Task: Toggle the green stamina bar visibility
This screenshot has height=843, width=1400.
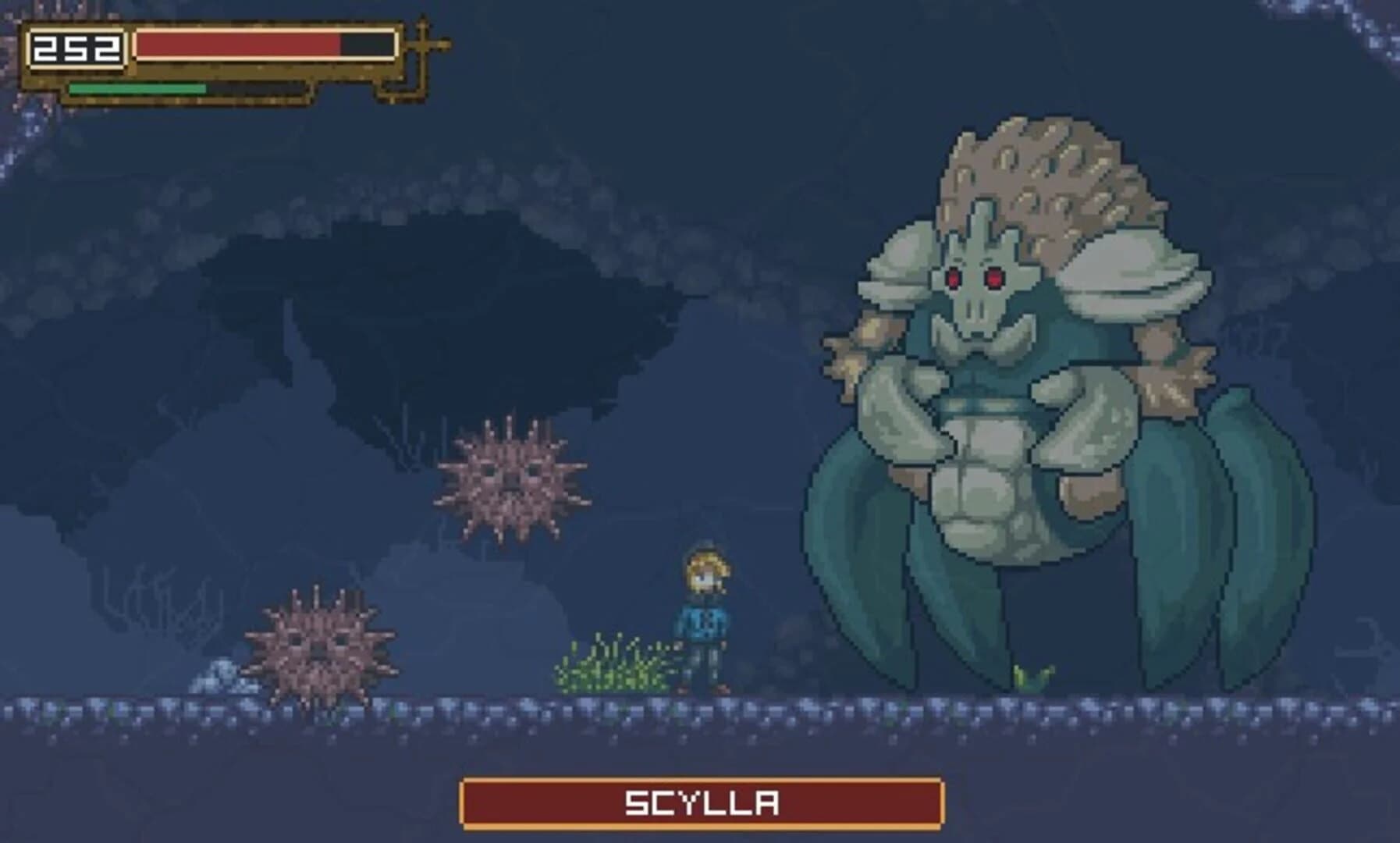Action: pyautogui.click(x=137, y=88)
